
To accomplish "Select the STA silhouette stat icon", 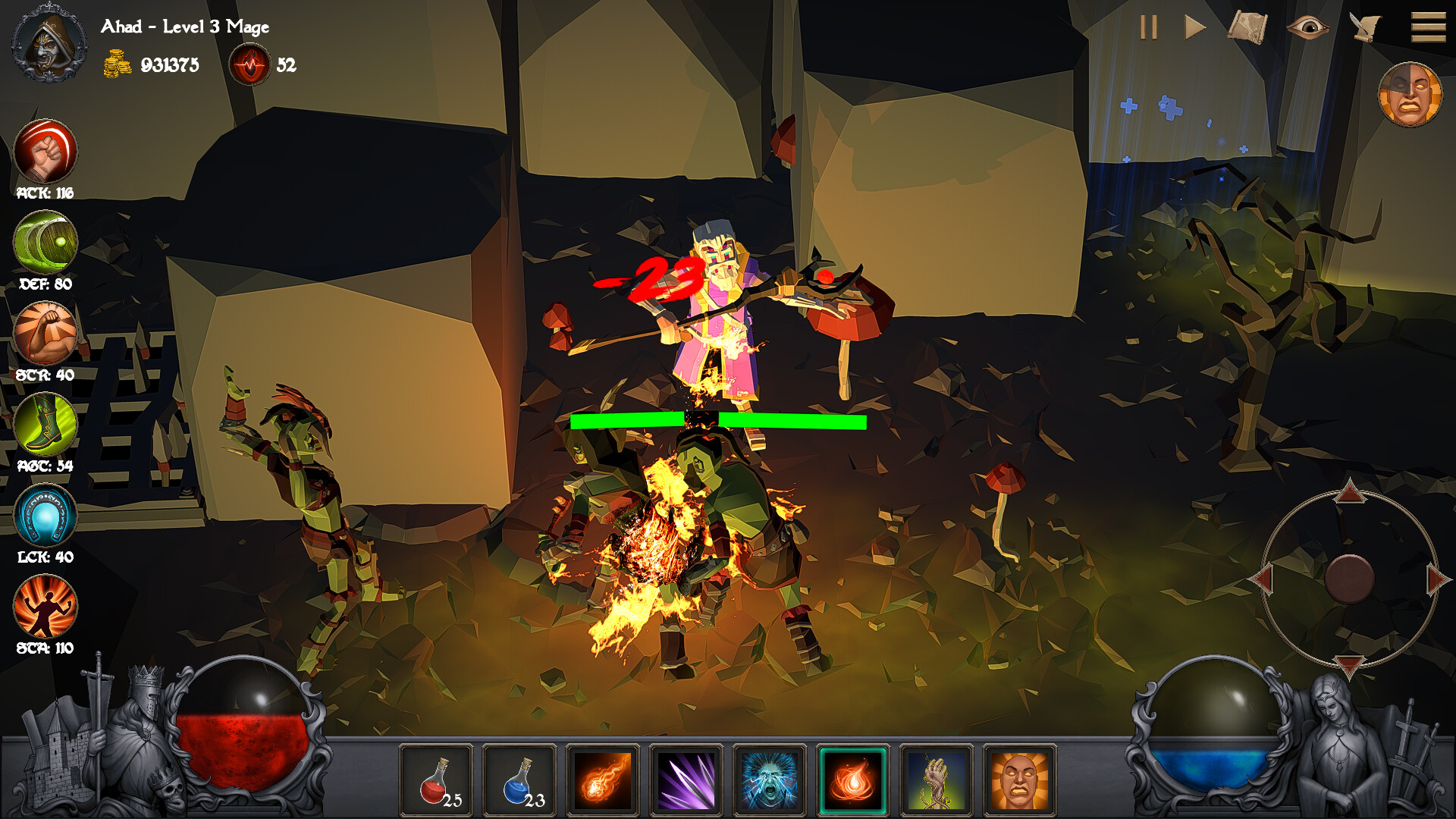I will (x=45, y=607).
